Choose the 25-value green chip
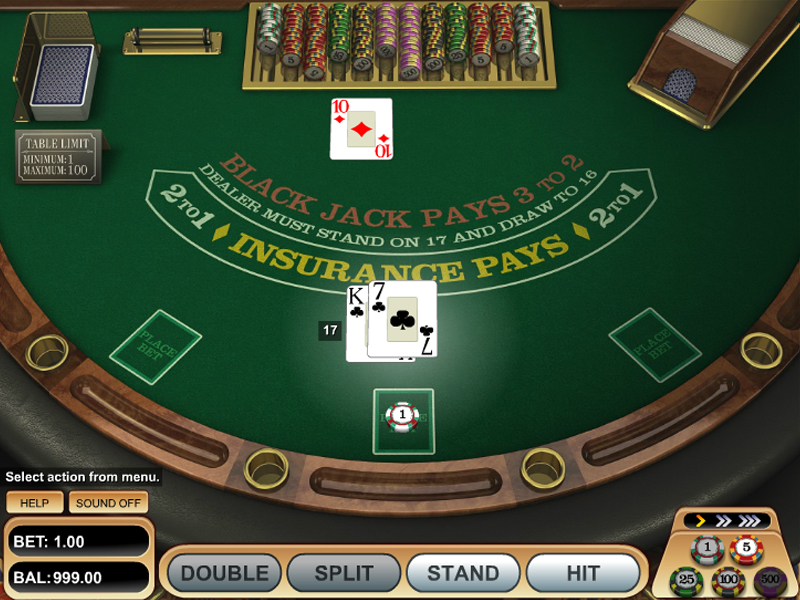The height and width of the screenshot is (600, 800). [687, 579]
